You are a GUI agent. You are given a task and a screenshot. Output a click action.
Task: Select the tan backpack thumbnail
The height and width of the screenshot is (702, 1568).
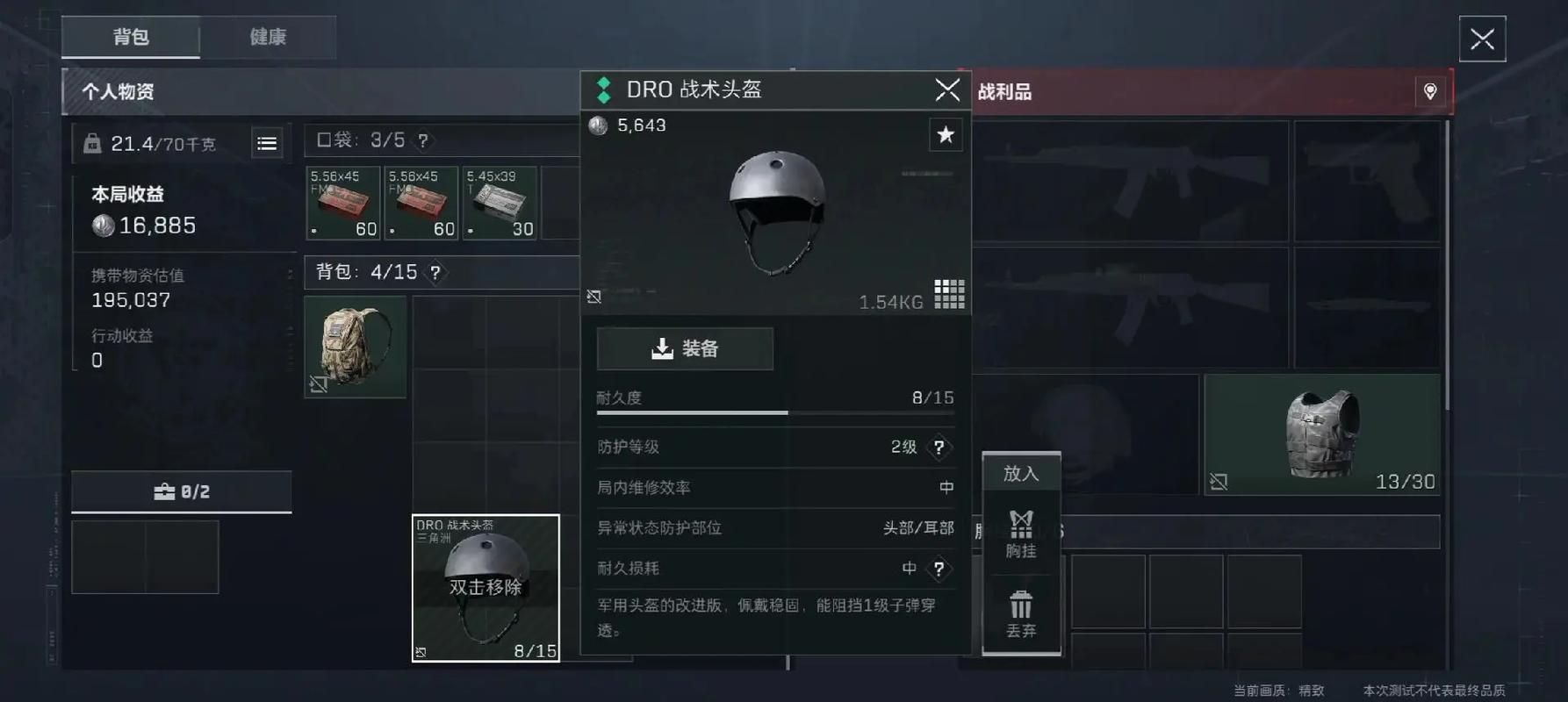point(355,345)
